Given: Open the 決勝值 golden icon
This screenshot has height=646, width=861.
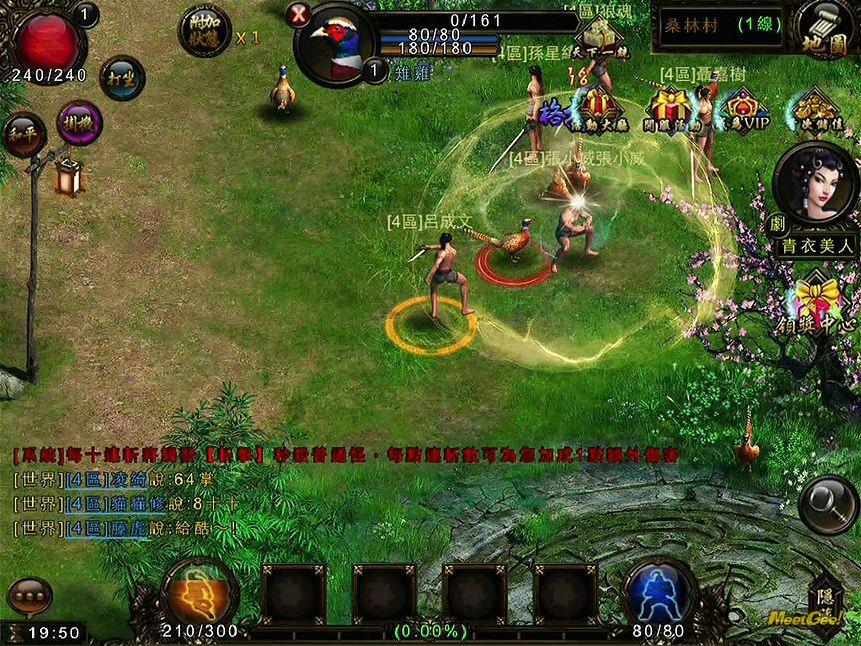Looking at the screenshot, I should pos(815,108).
